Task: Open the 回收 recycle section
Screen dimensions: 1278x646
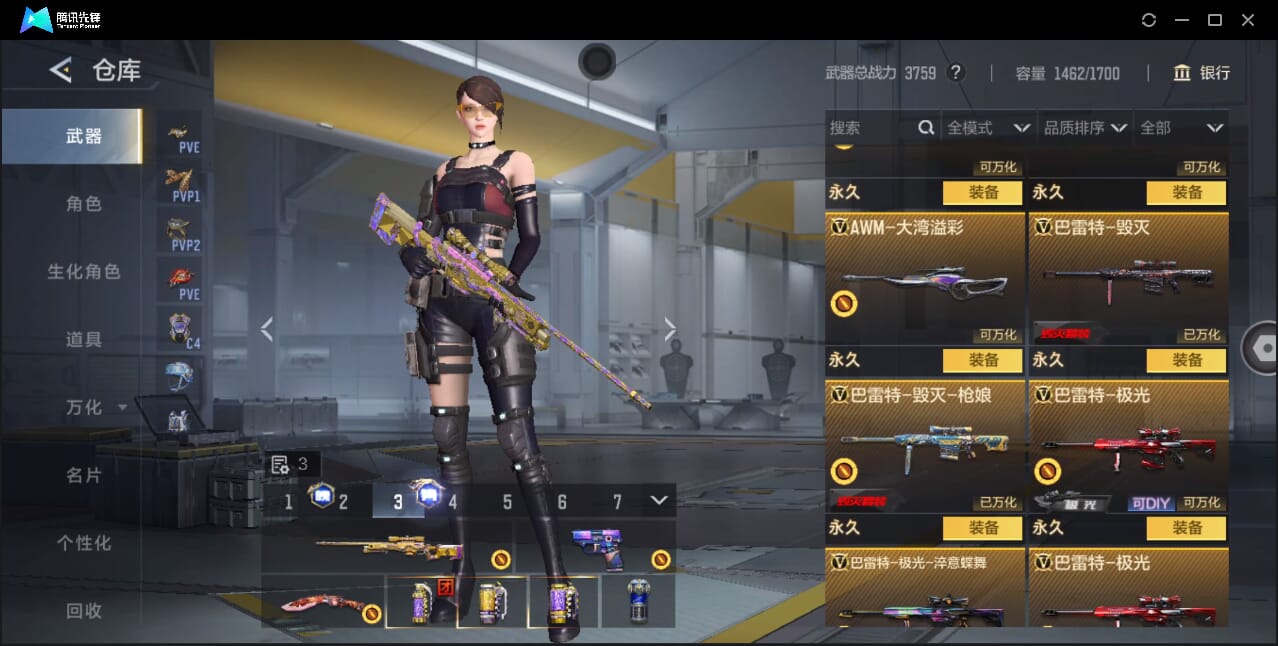Action: click(x=84, y=610)
